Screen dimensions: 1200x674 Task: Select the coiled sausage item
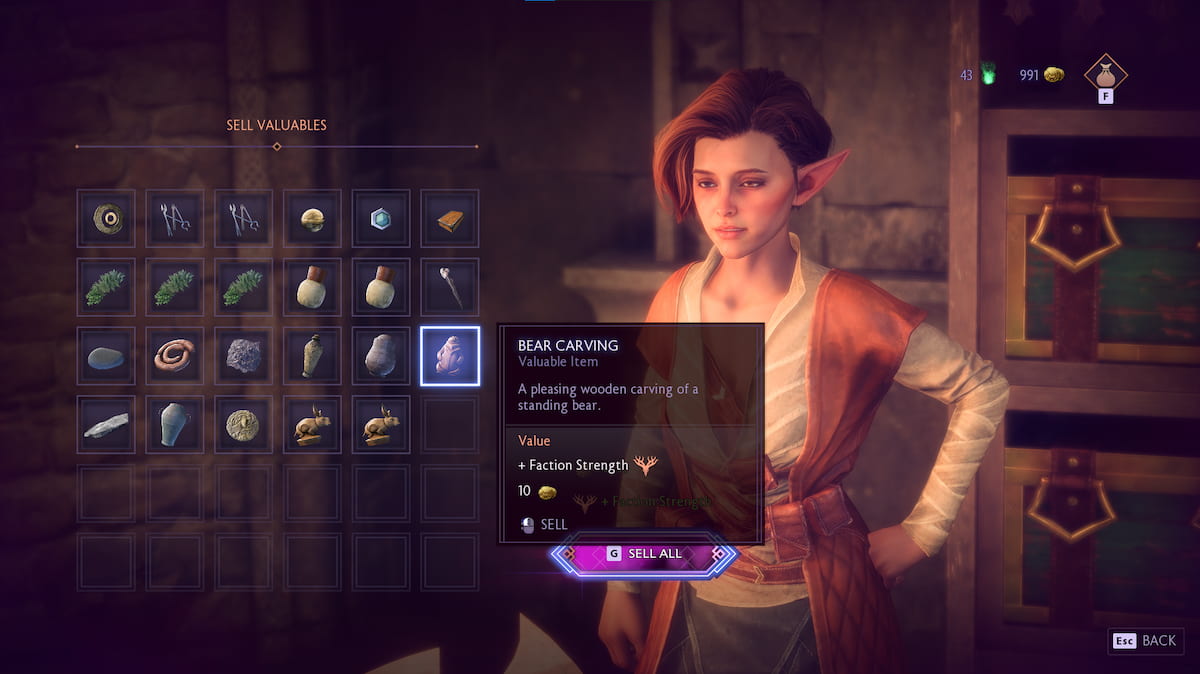(x=175, y=356)
